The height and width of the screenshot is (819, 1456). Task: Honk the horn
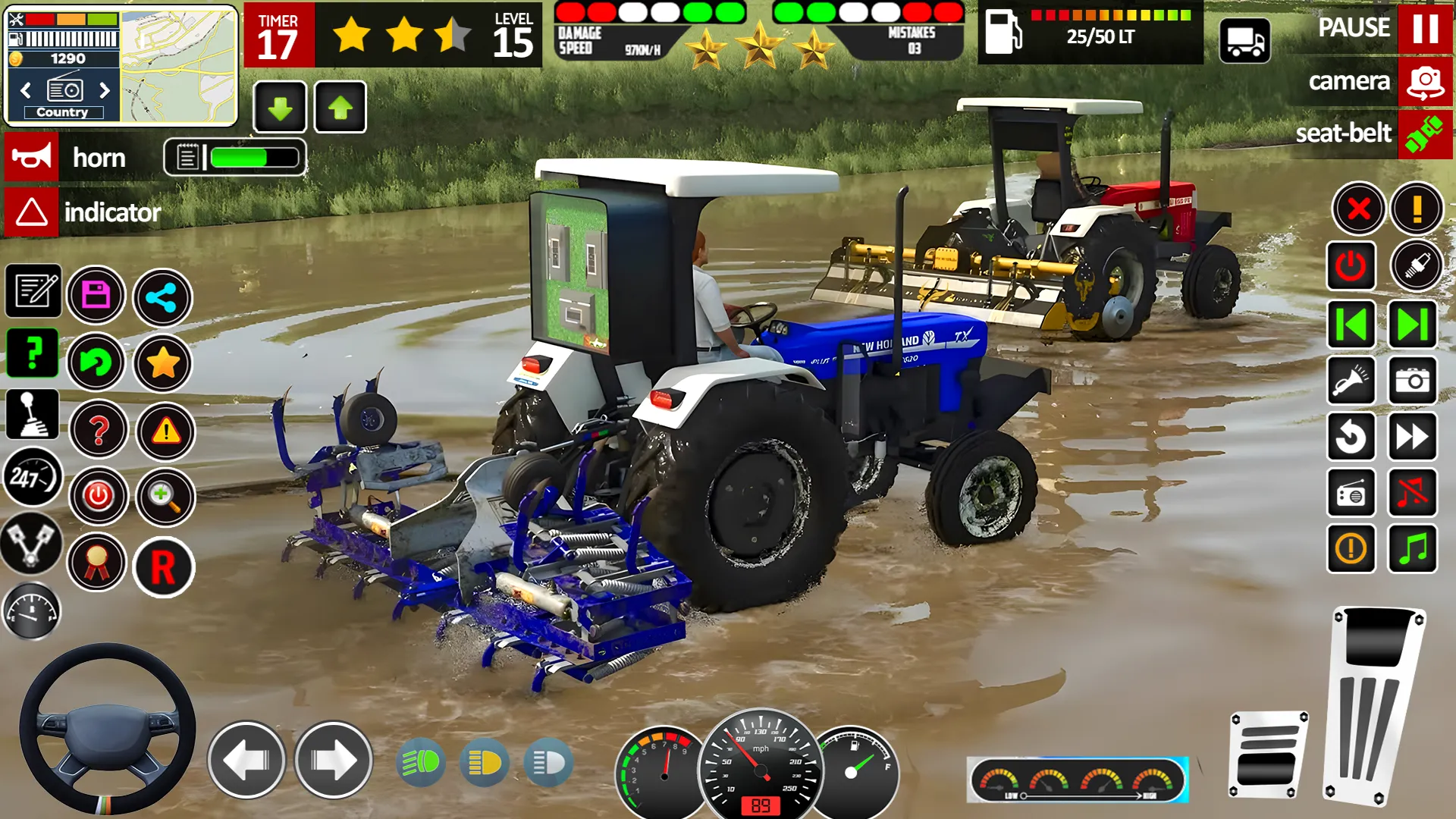pyautogui.click(x=32, y=157)
